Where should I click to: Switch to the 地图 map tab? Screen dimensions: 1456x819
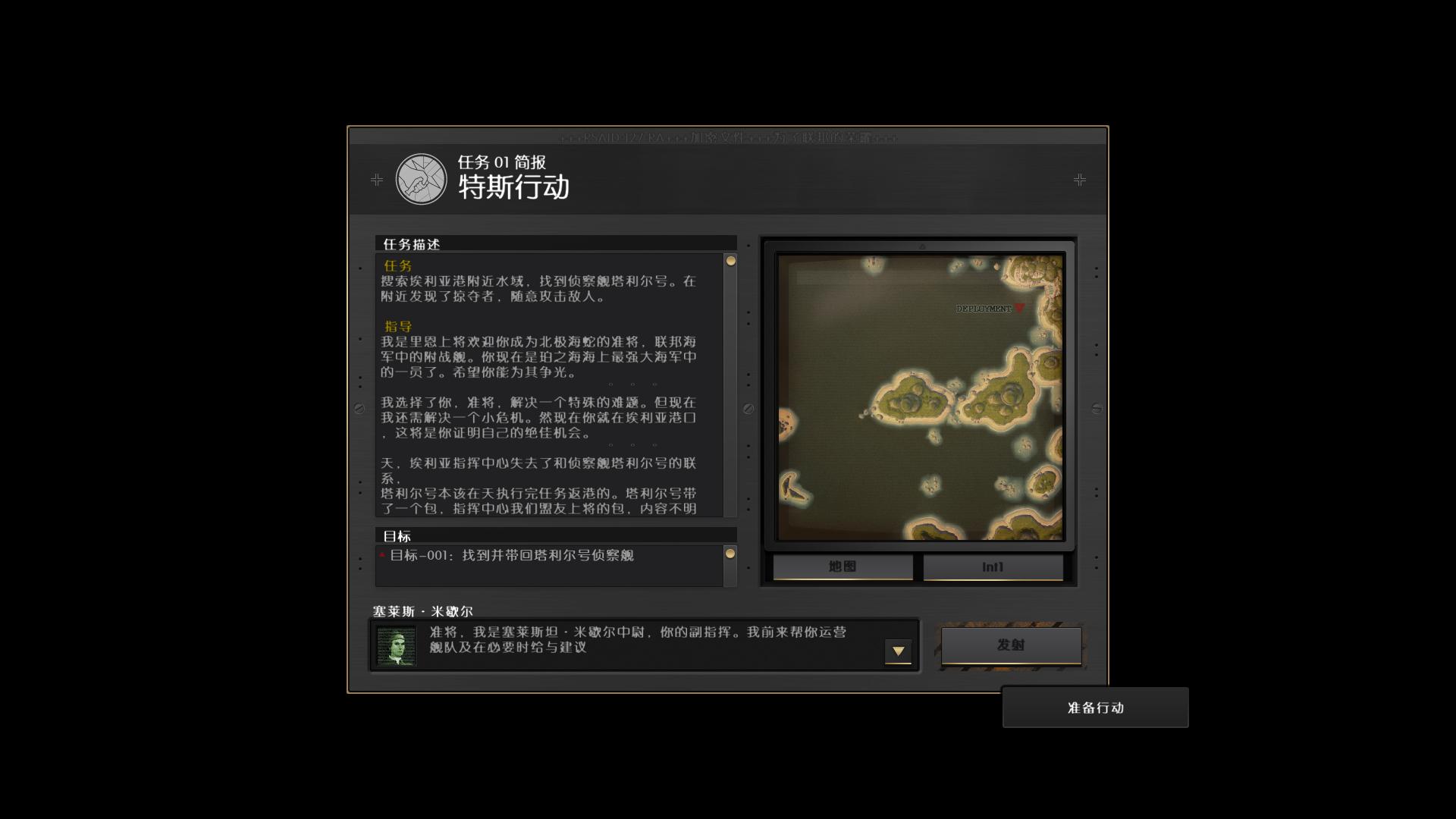(841, 566)
